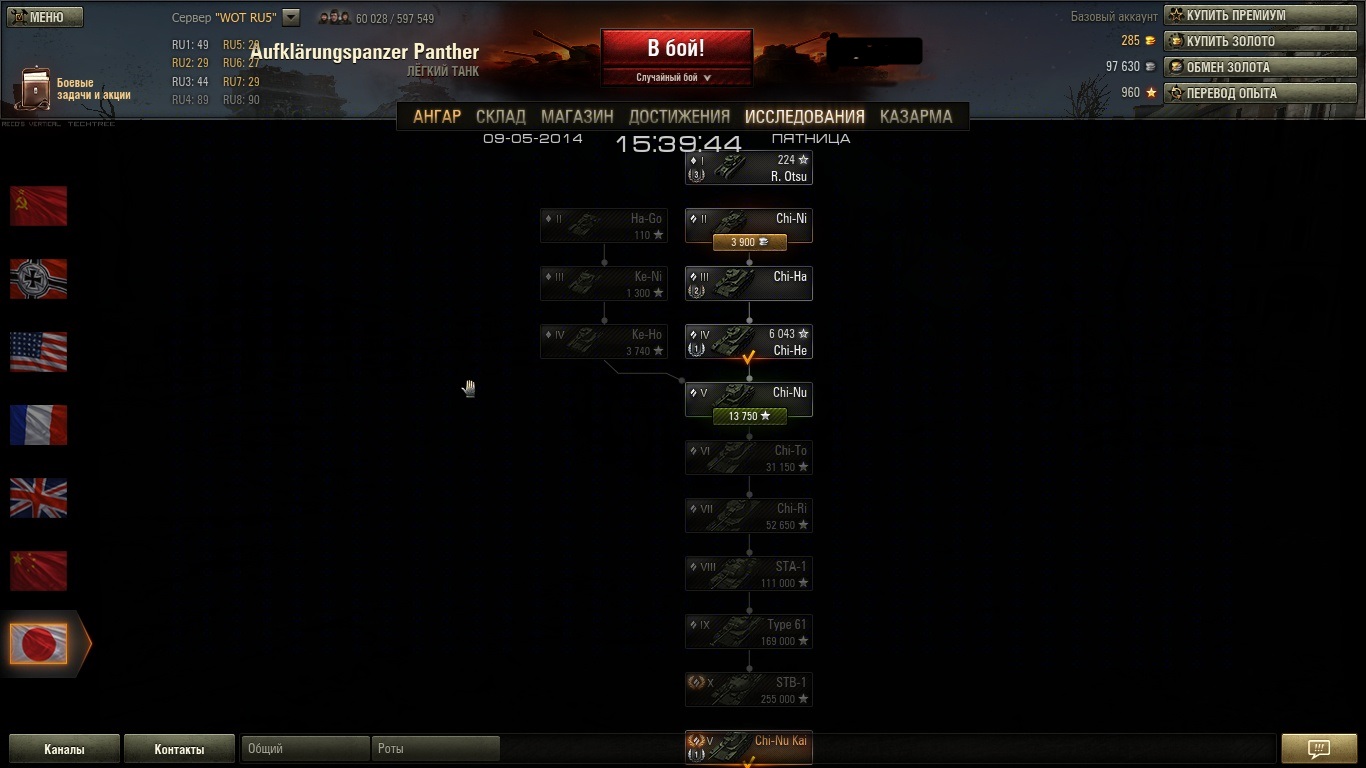Click КУПИТЬ ЗОЛОТО button
This screenshot has height=768, width=1366.
[1260, 41]
